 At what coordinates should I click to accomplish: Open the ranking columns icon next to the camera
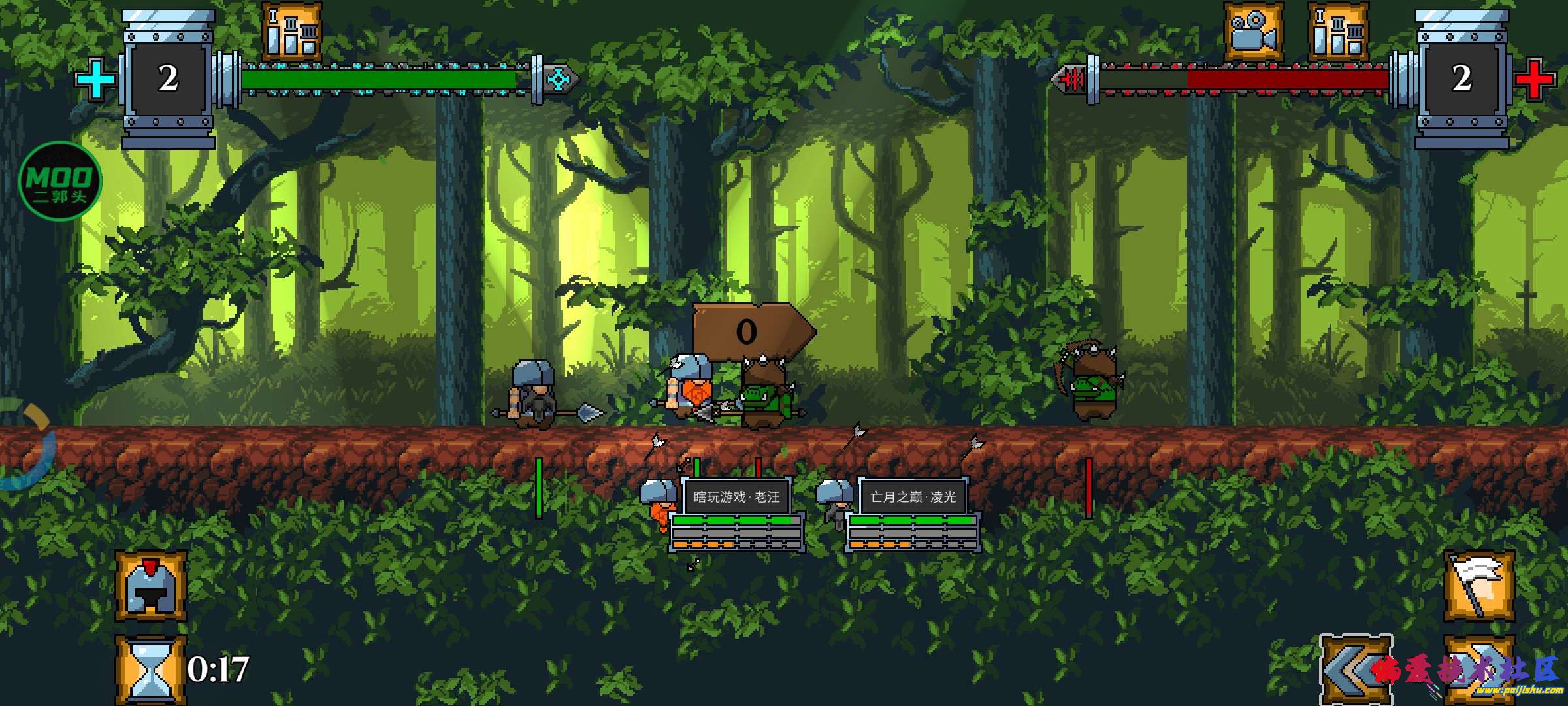pos(1338,31)
